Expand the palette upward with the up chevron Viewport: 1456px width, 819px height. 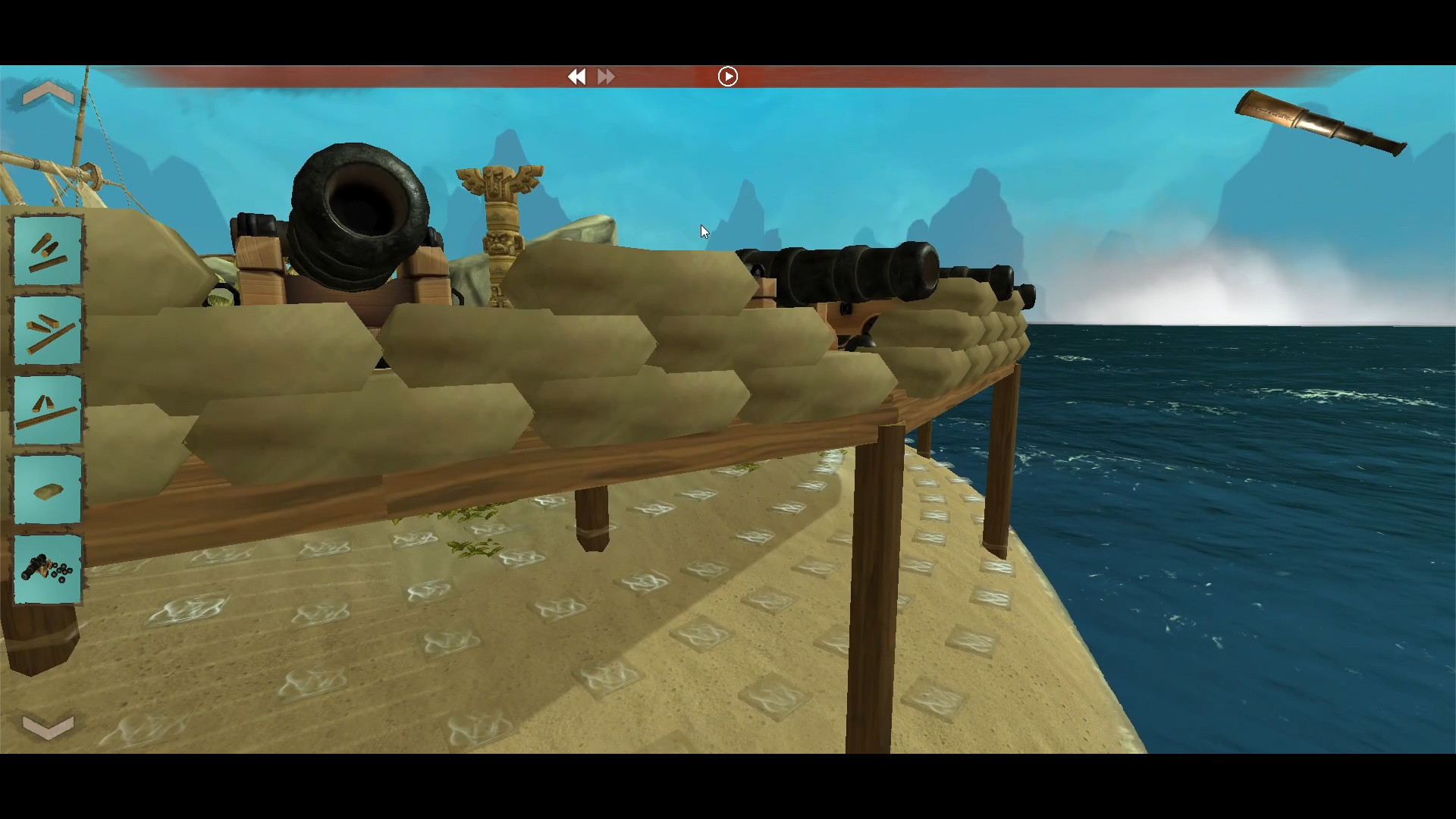[x=48, y=91]
